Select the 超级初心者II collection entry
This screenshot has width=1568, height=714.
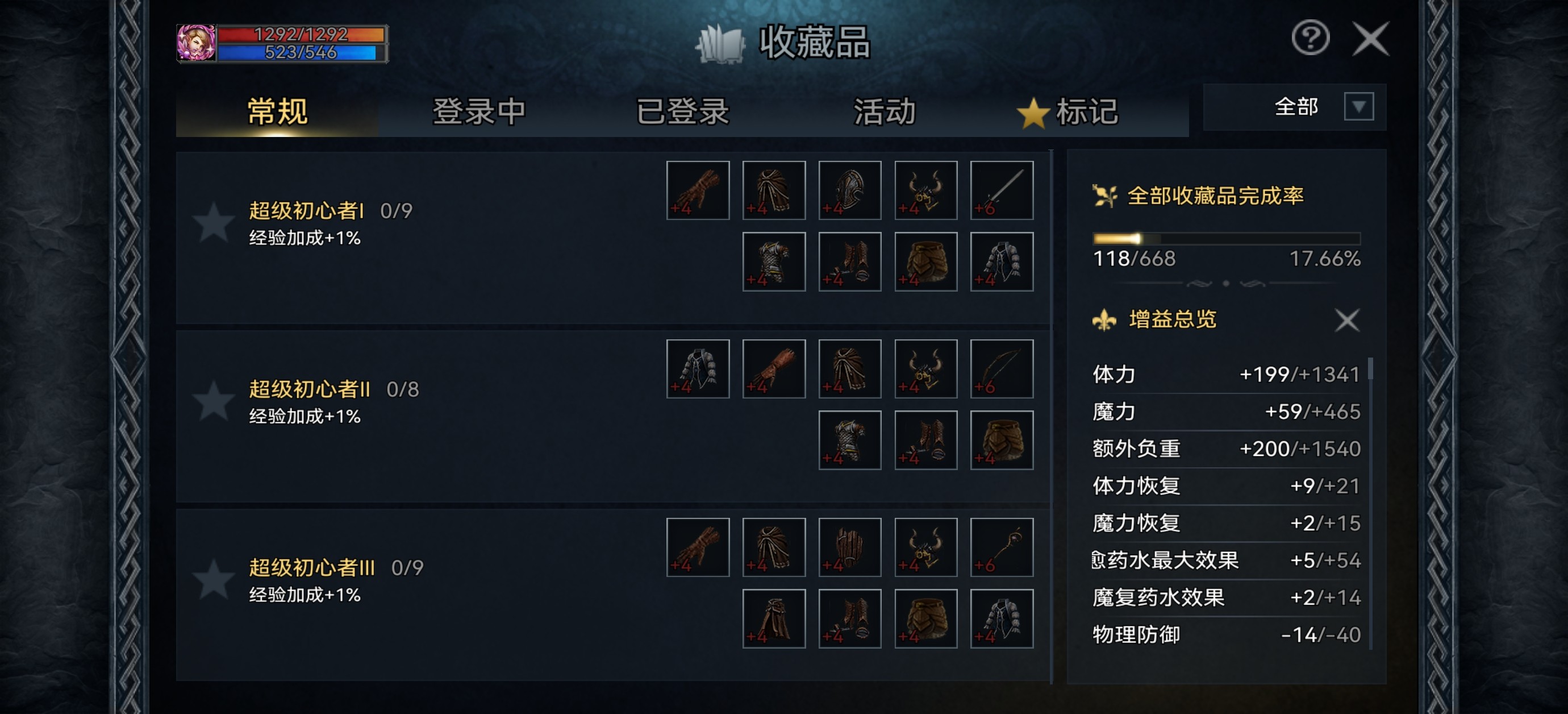[x=309, y=389]
